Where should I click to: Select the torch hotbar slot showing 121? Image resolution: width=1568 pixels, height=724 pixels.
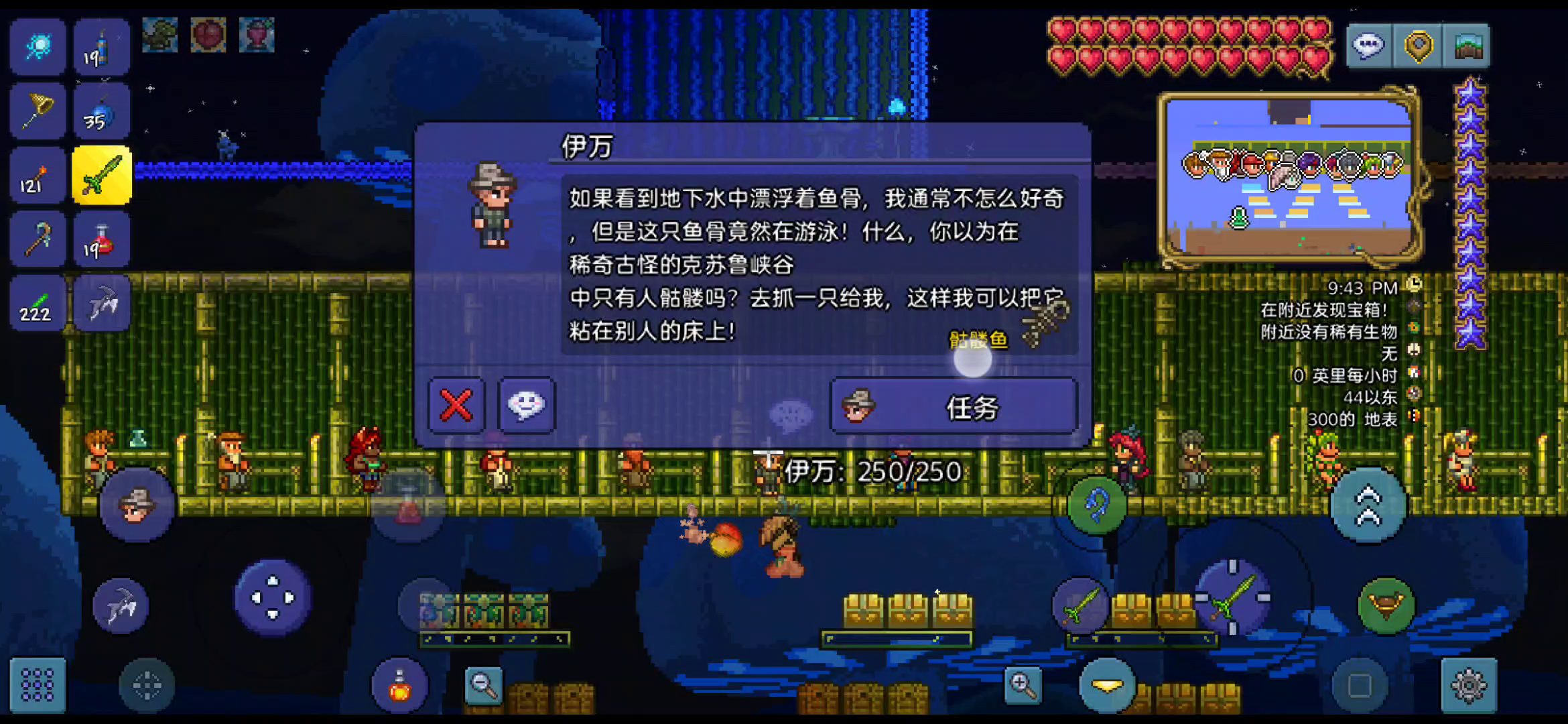pyautogui.click(x=37, y=174)
